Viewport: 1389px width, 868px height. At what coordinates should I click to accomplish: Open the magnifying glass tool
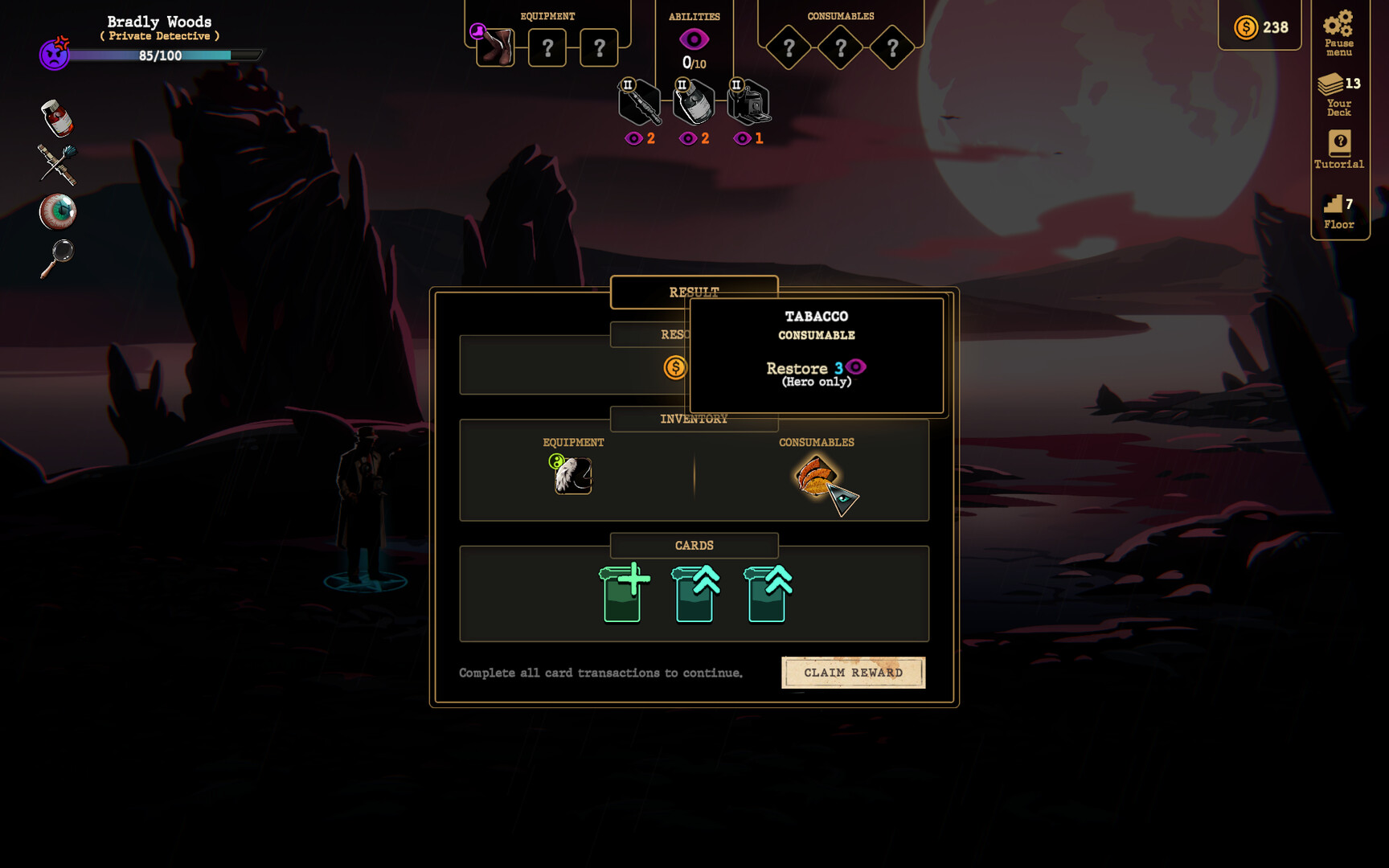56,256
